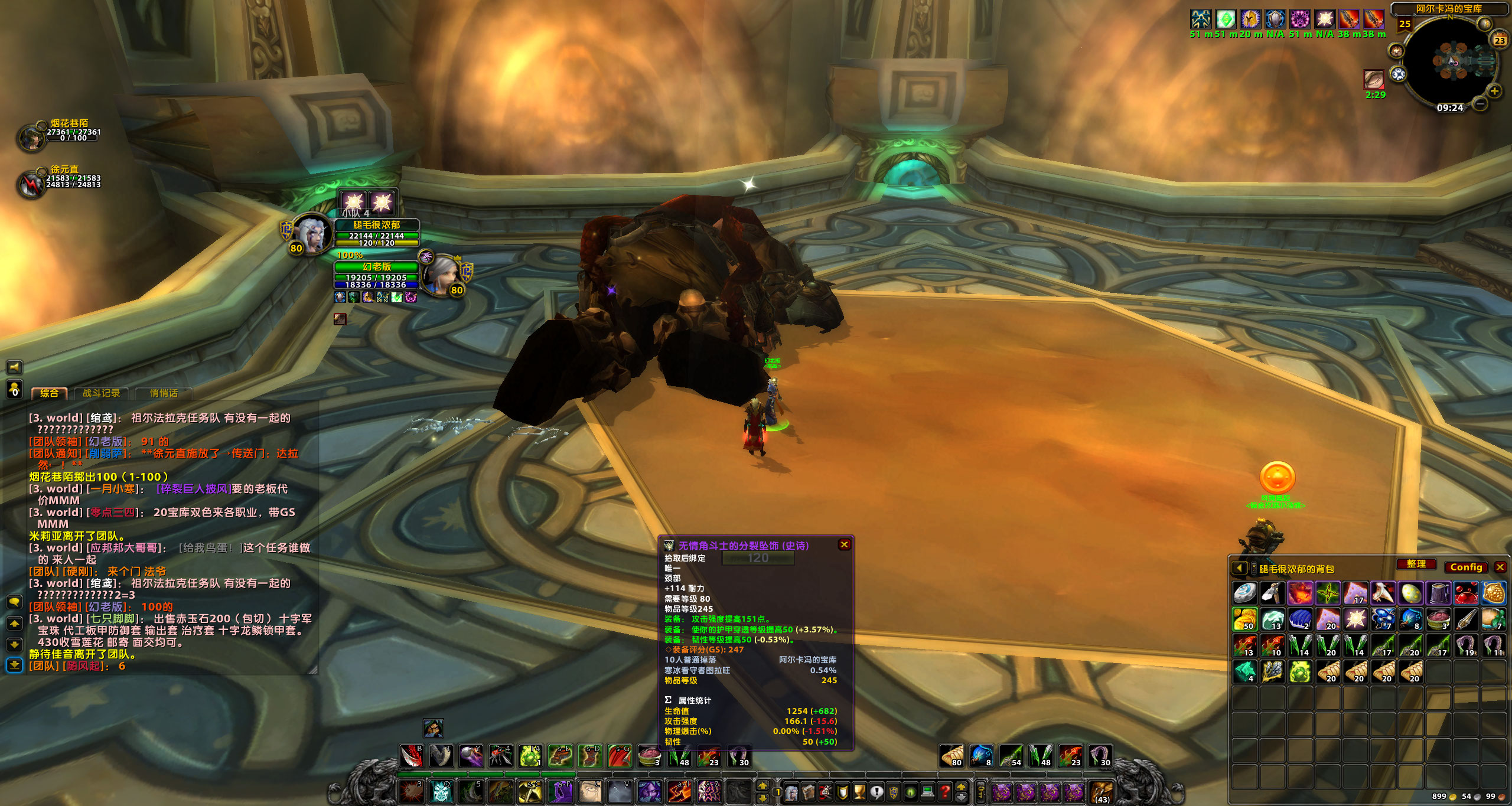Screen dimensions: 1512x806
Task: Open the 悄悄话 chat tab
Action: tap(164, 393)
